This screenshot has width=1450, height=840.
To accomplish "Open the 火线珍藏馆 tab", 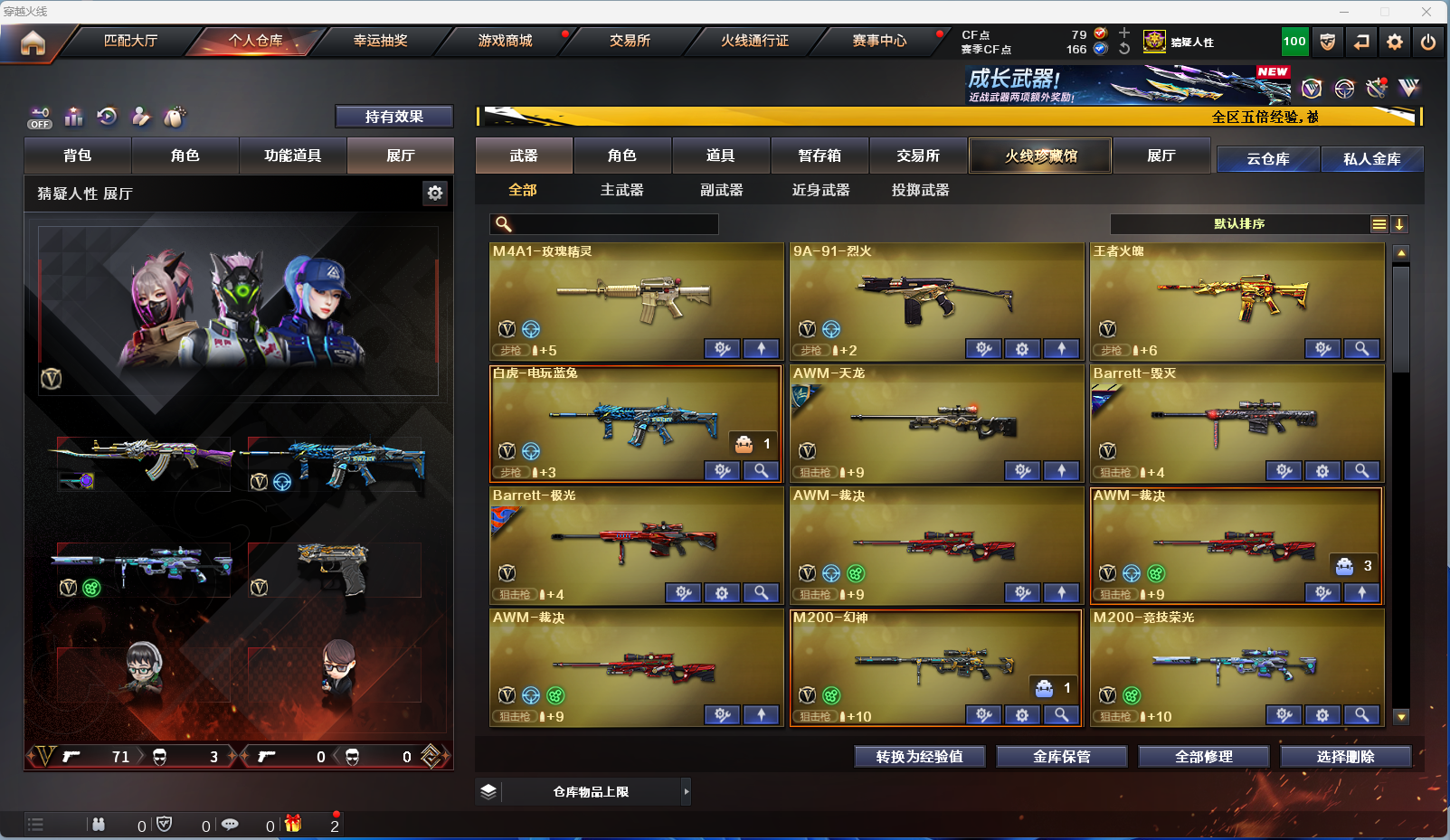I will 1040,156.
